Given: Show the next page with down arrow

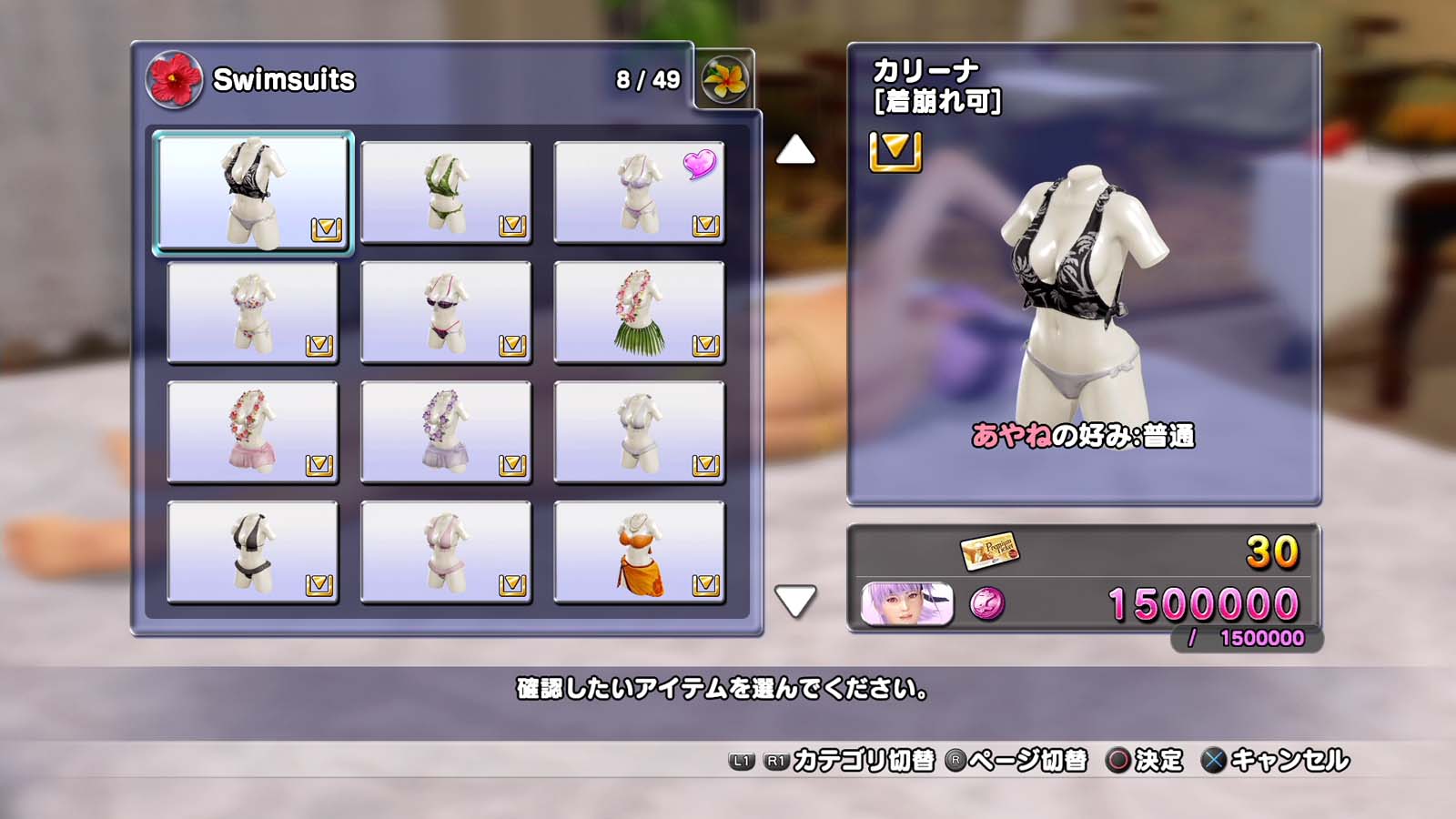Looking at the screenshot, I should coord(795,601).
